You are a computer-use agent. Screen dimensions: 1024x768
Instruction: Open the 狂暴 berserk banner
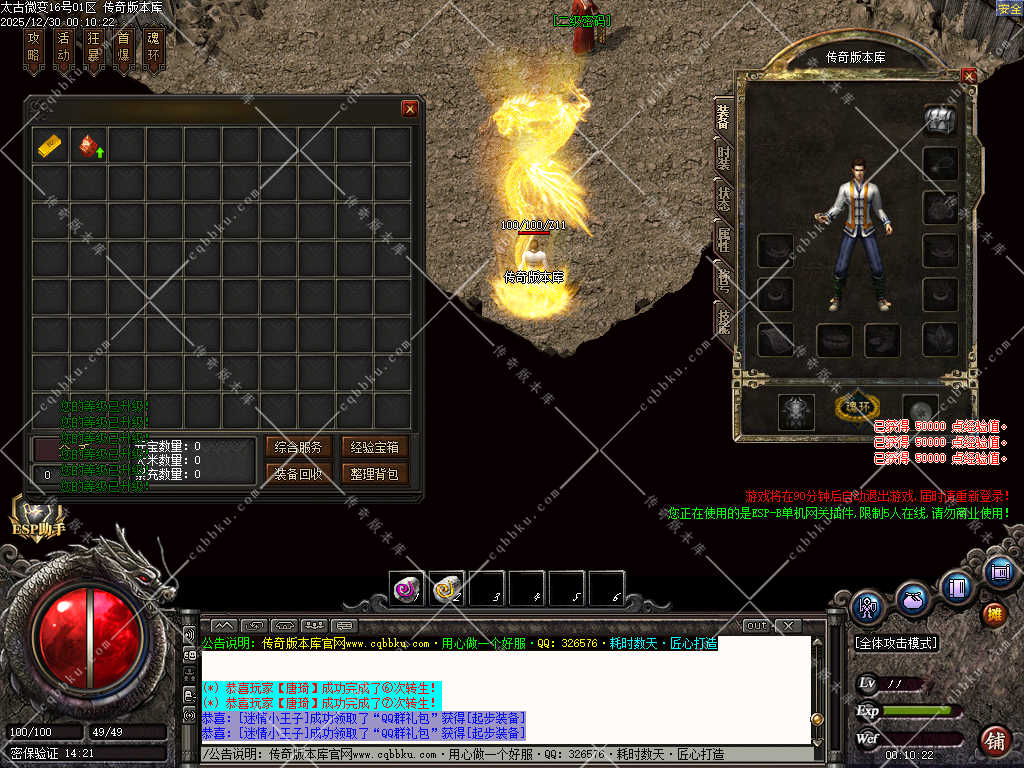93,48
